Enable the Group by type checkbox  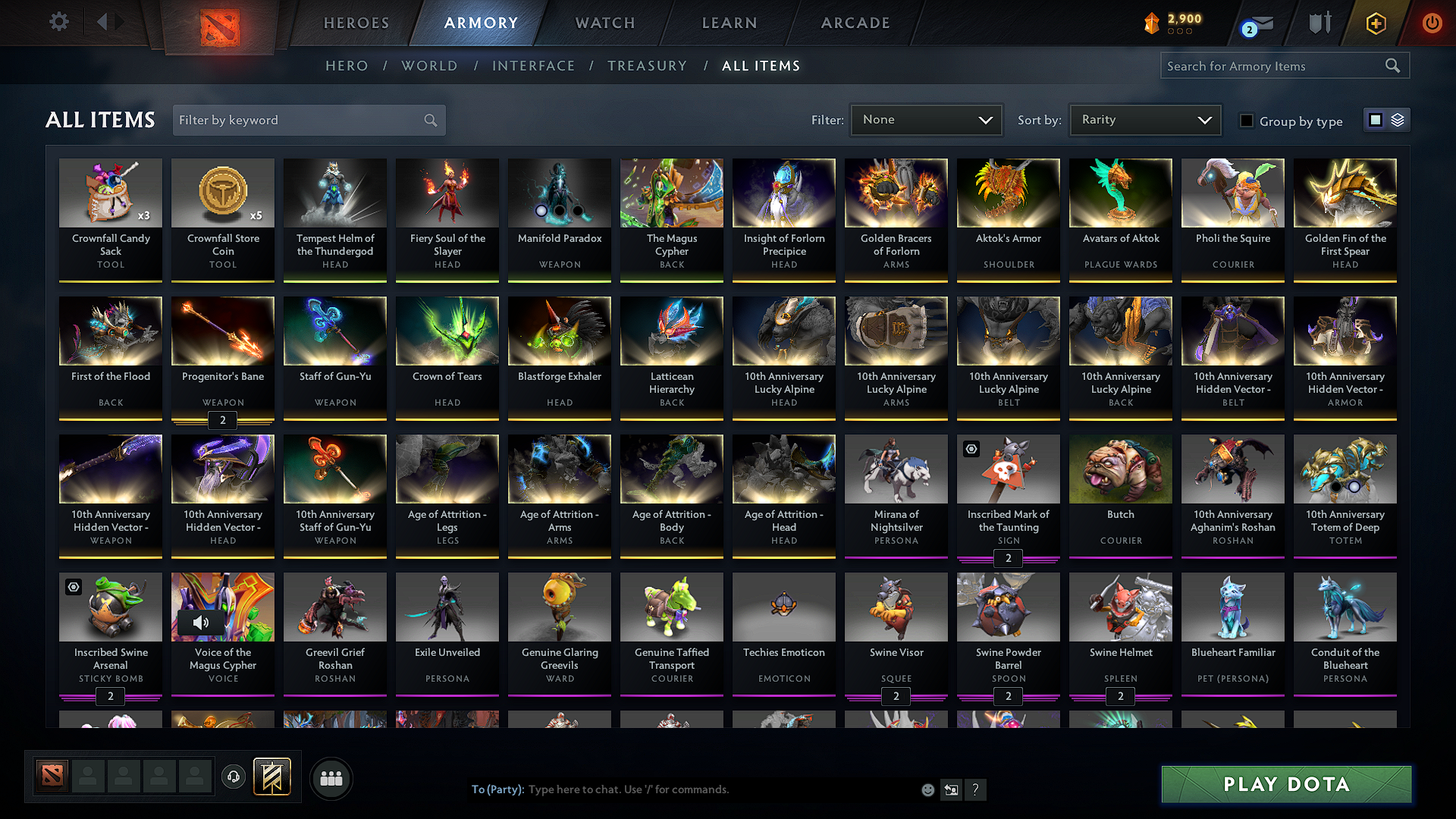coord(1247,121)
